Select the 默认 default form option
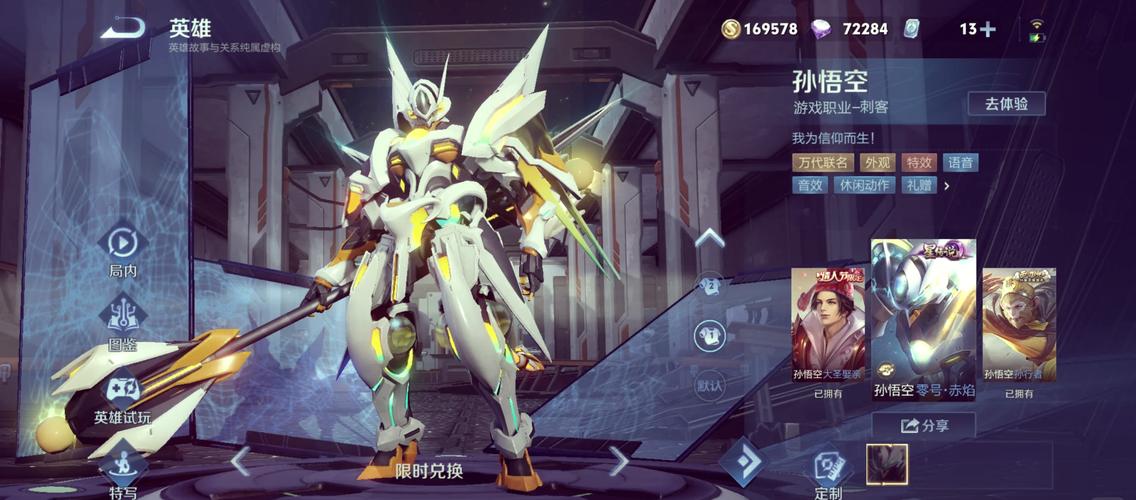1136x500 pixels. point(710,384)
